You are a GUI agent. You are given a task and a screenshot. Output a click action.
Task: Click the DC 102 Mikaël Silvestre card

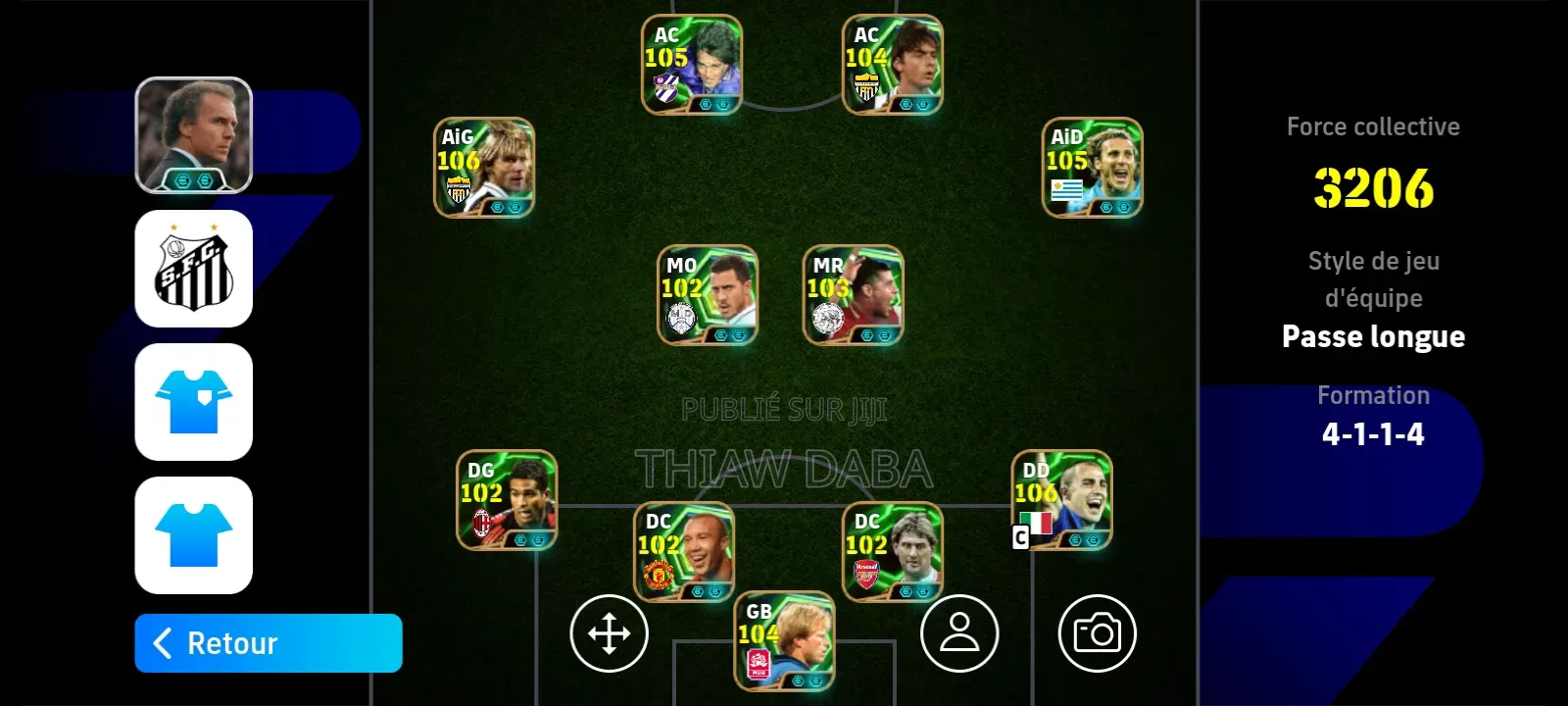coord(683,550)
